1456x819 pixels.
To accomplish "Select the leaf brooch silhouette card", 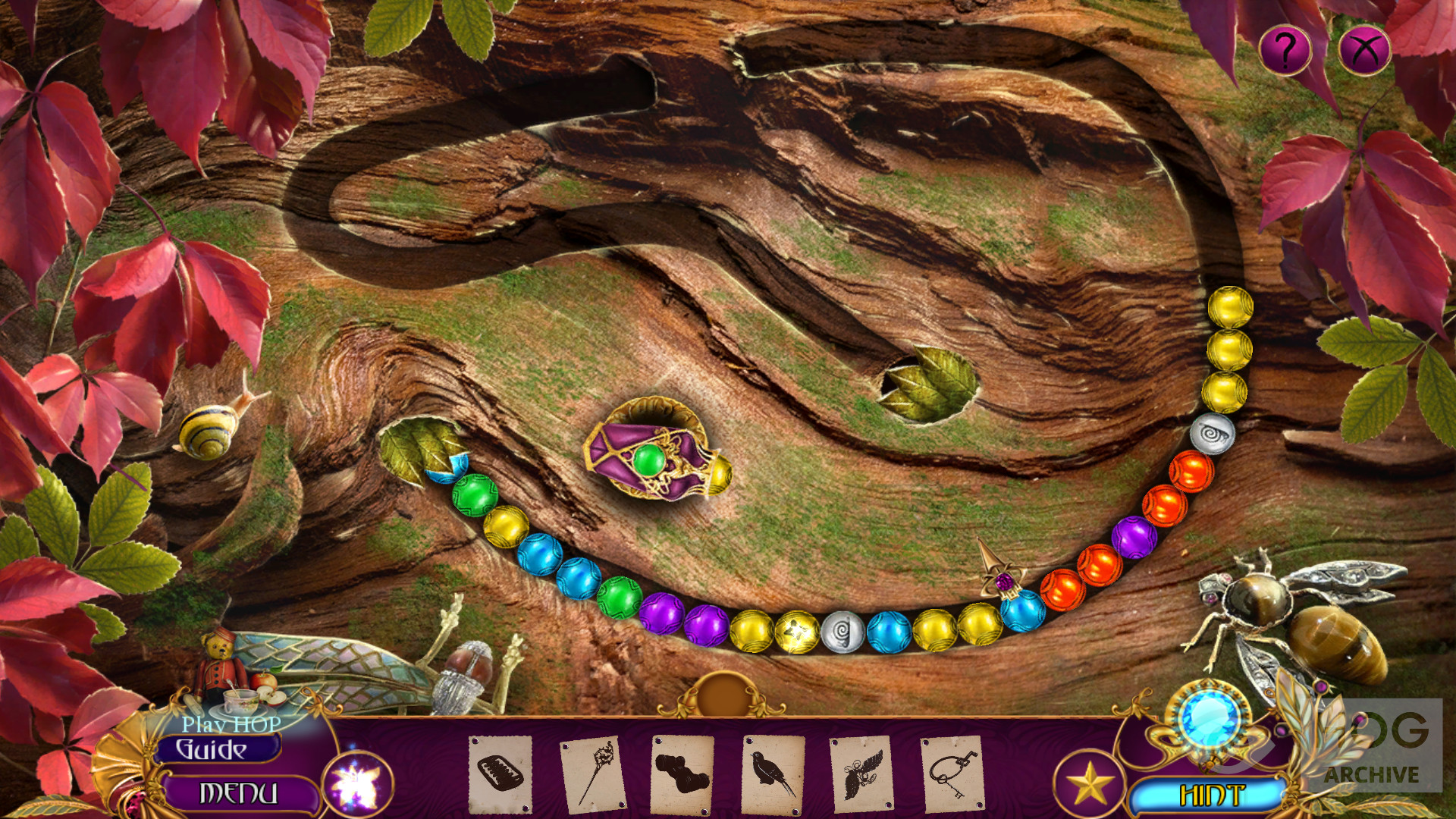I will click(861, 773).
